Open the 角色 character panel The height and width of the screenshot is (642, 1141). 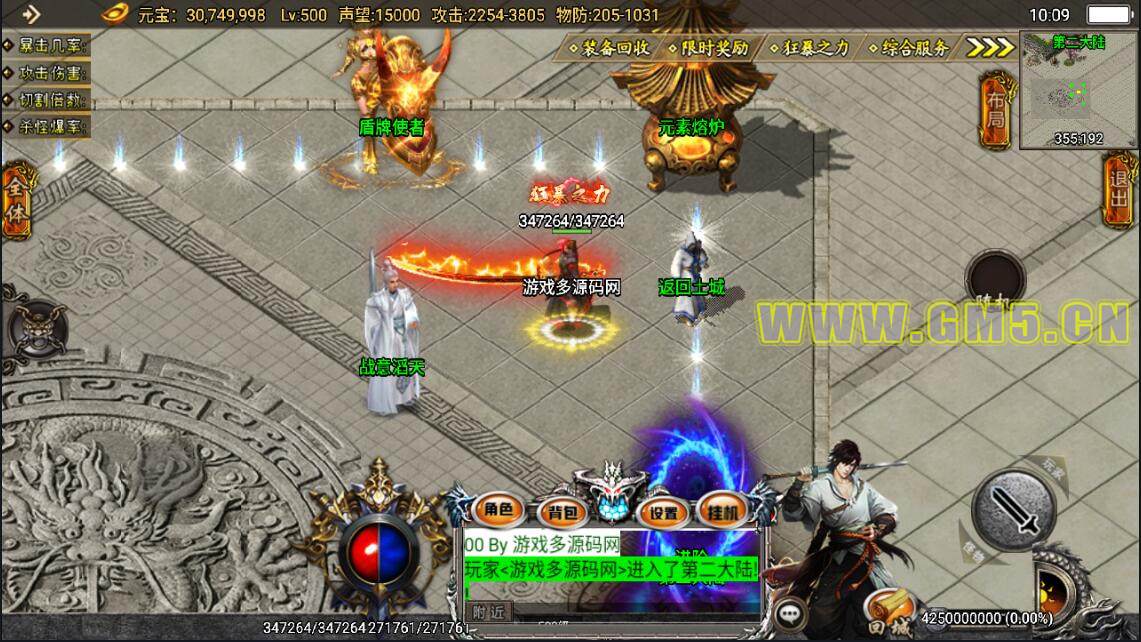497,510
